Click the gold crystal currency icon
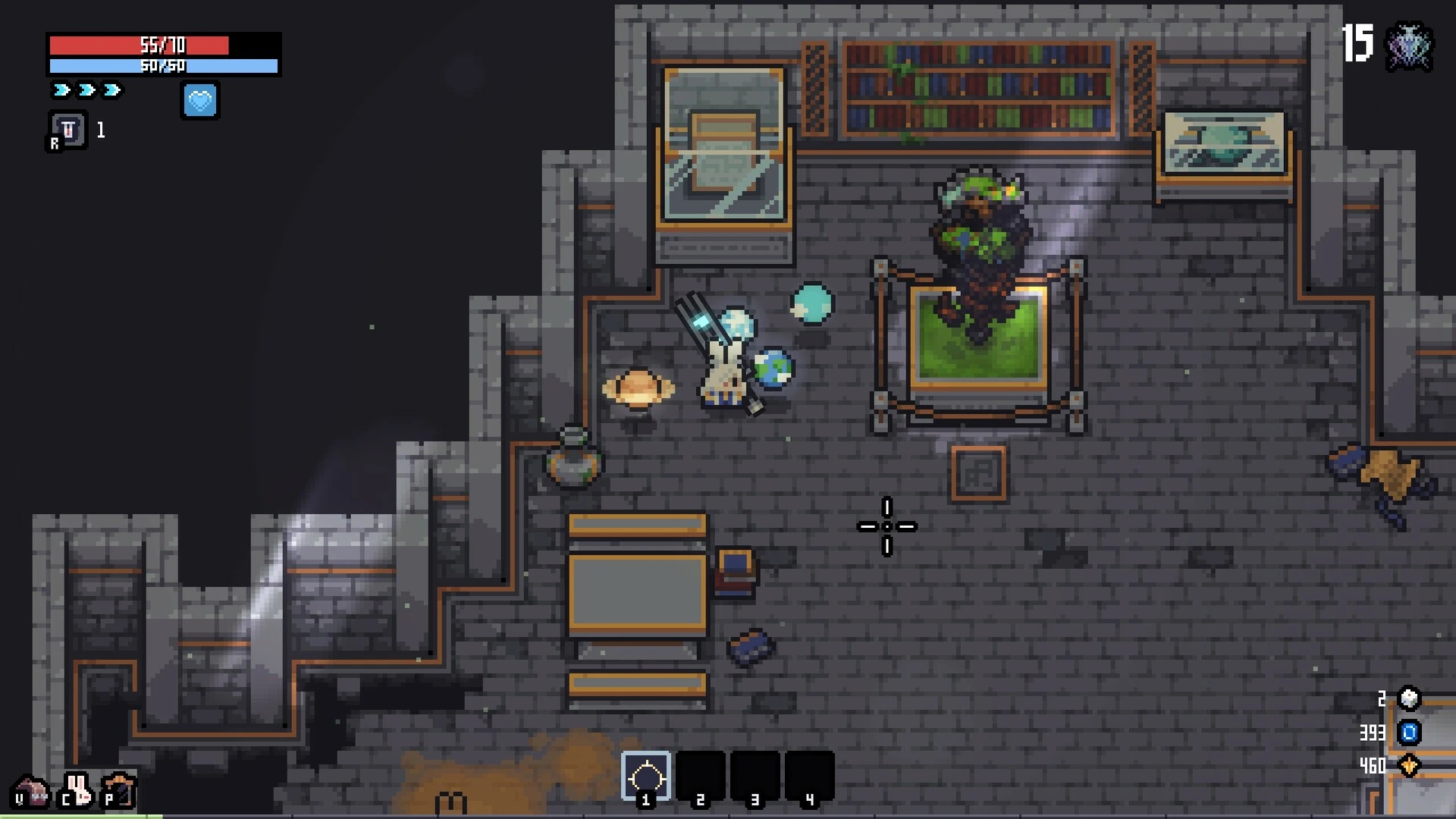This screenshot has width=1456, height=819. click(1409, 766)
